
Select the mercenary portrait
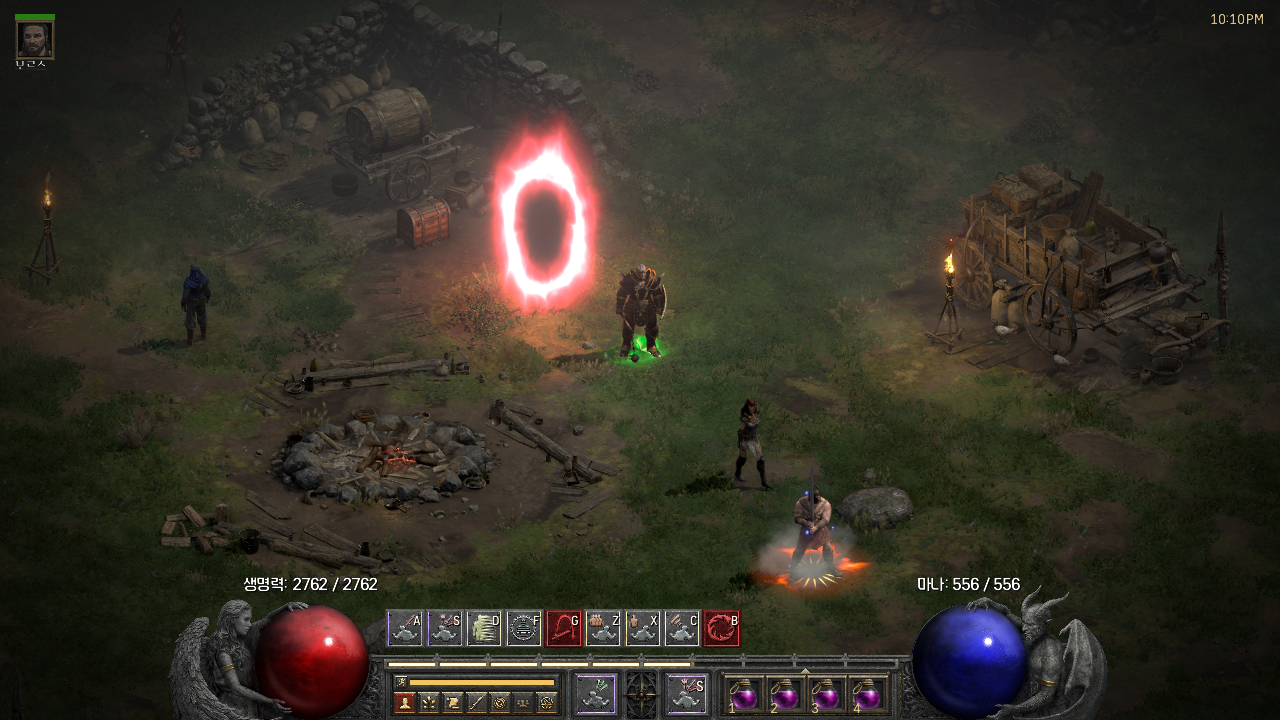(34, 40)
